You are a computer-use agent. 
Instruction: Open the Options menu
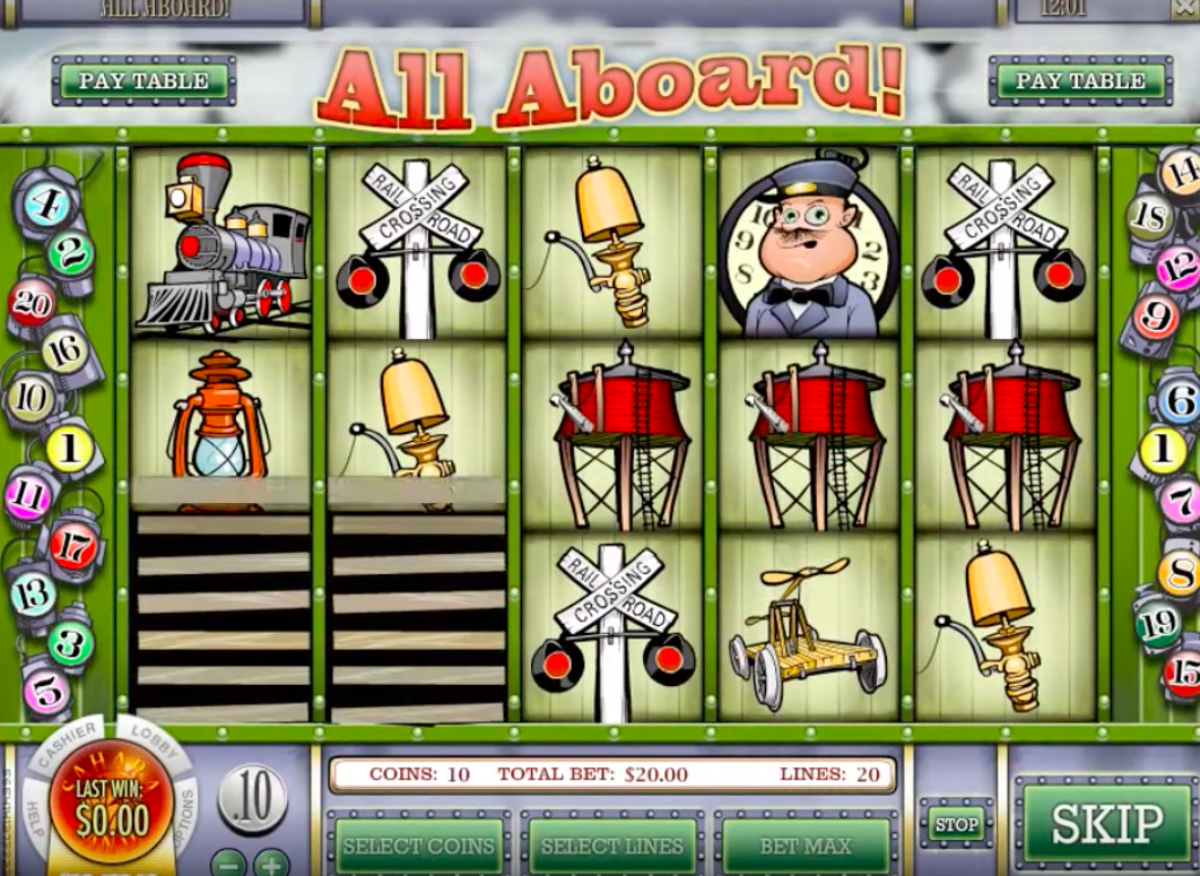pyautogui.click(x=187, y=812)
